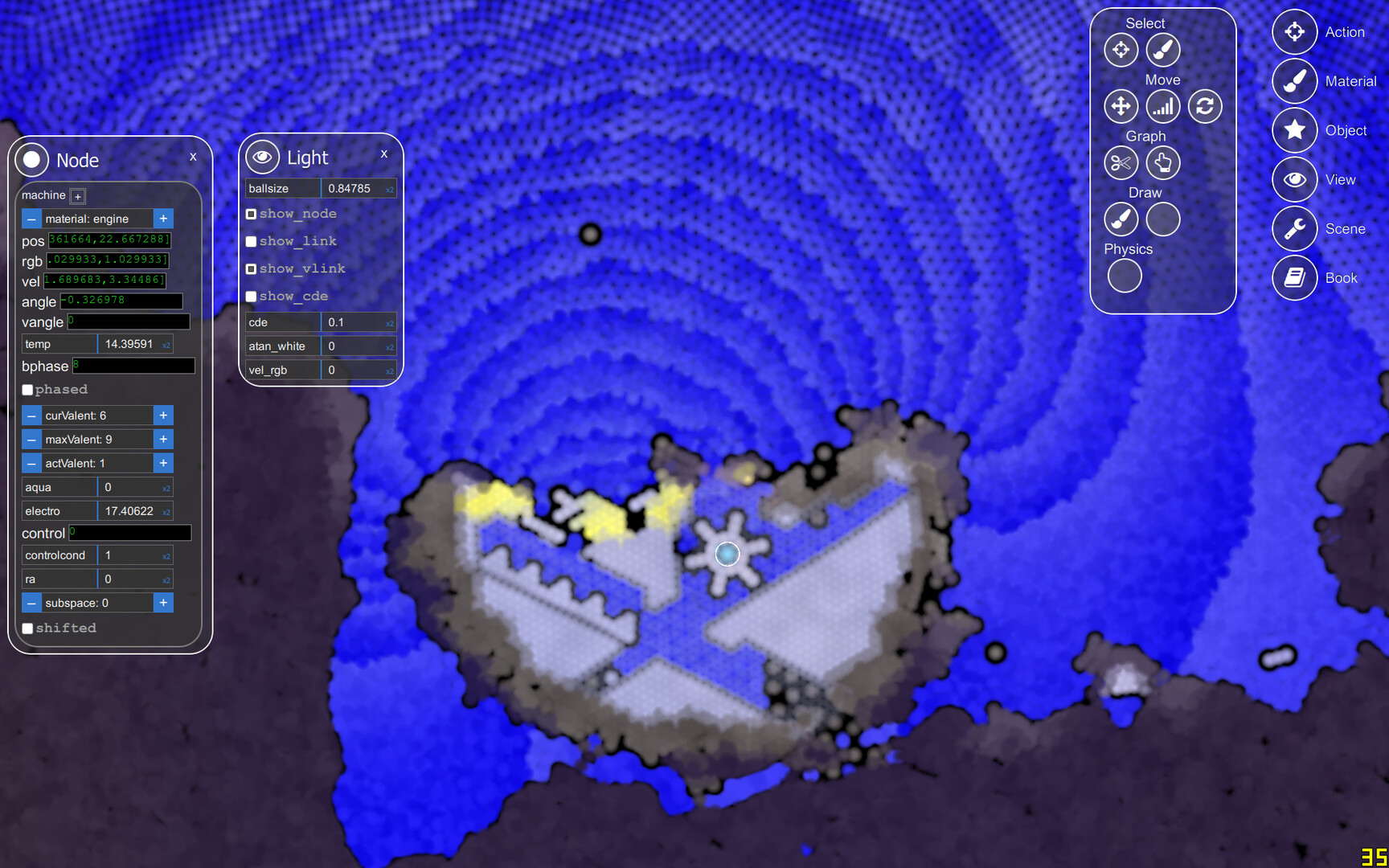Screen dimensions: 1389x868
Task: Select the hand grab tool under Graph
Action: point(1163,162)
